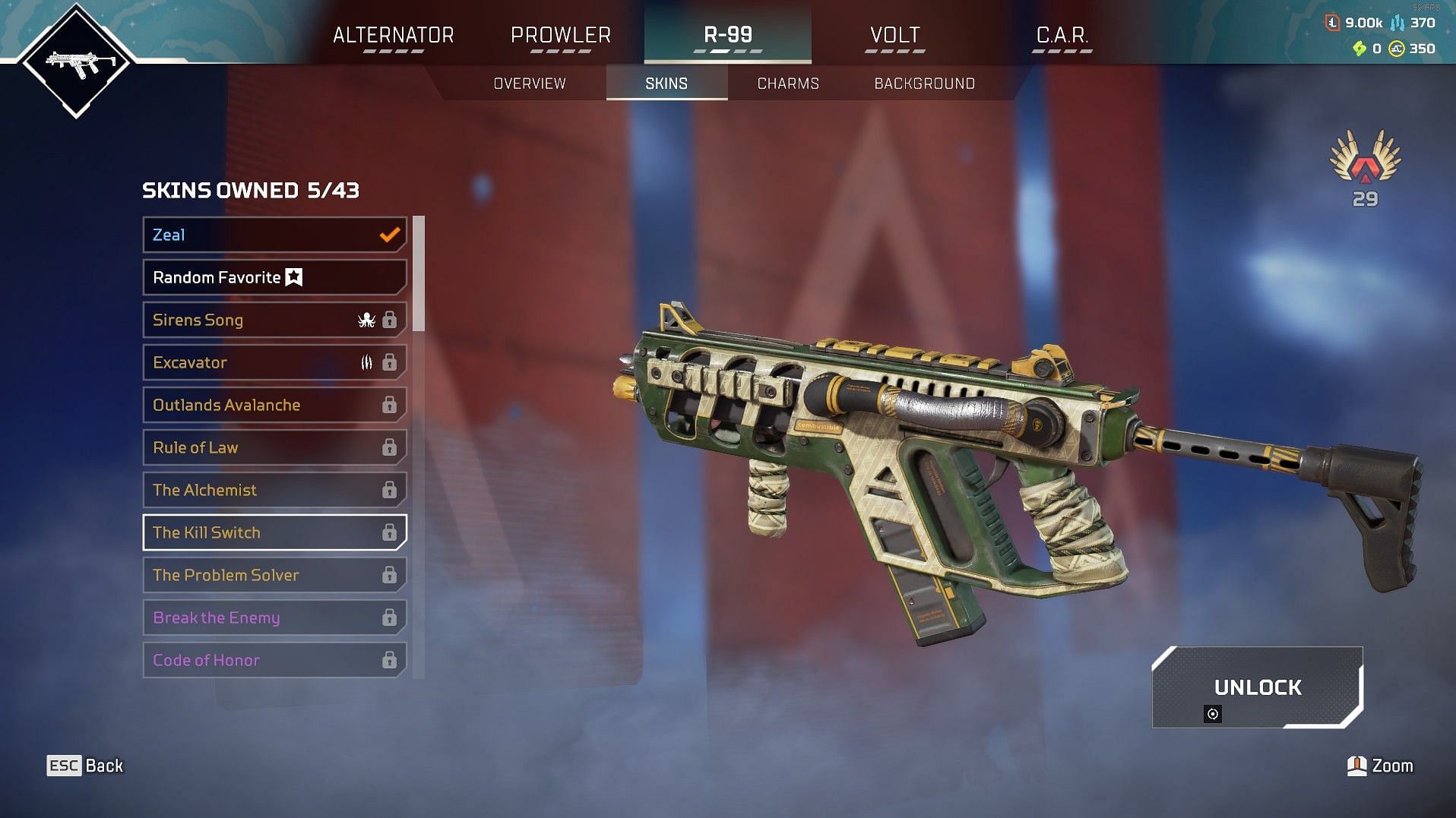Choose the Random Favorite option
Screen dimensions: 1456x818
[x=274, y=277]
